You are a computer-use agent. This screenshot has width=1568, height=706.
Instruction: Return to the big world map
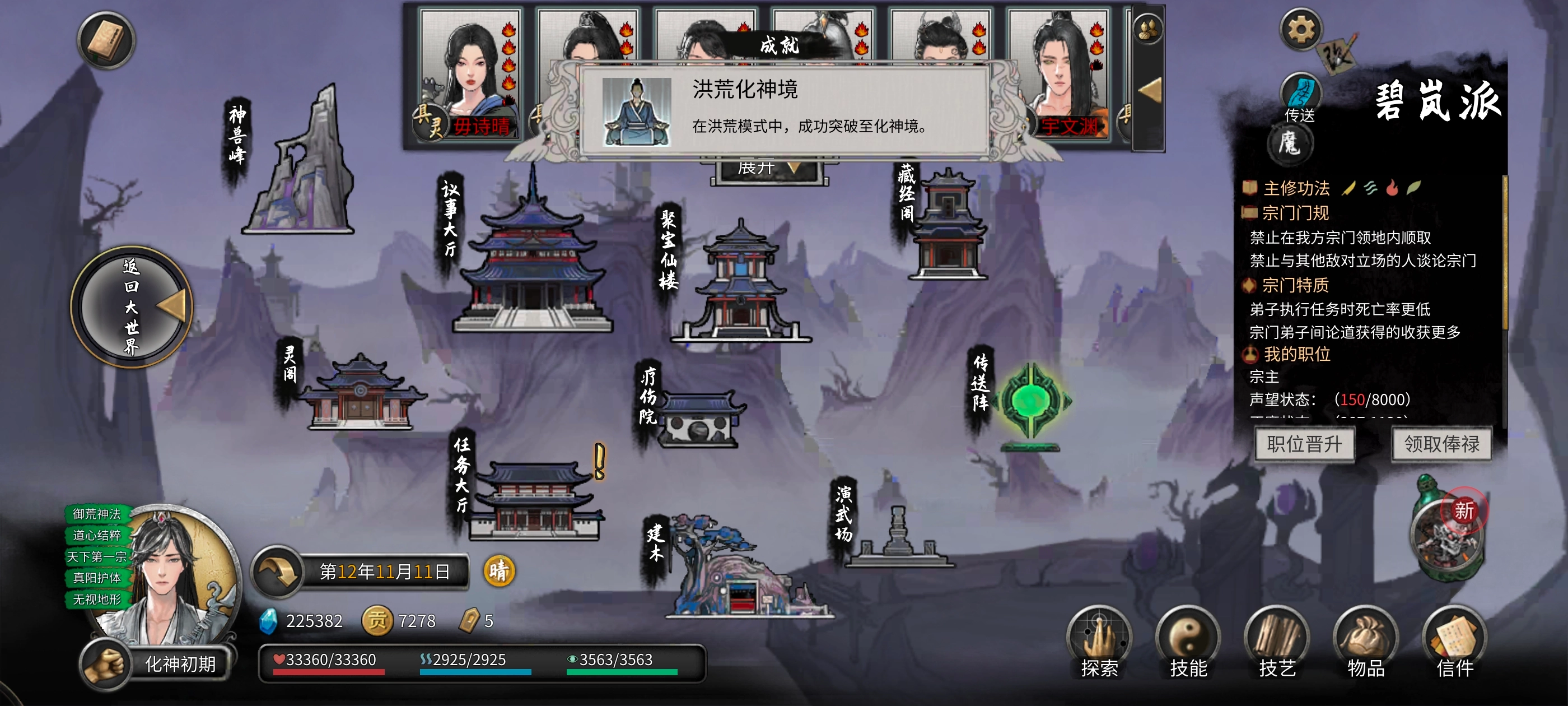pyautogui.click(x=132, y=306)
